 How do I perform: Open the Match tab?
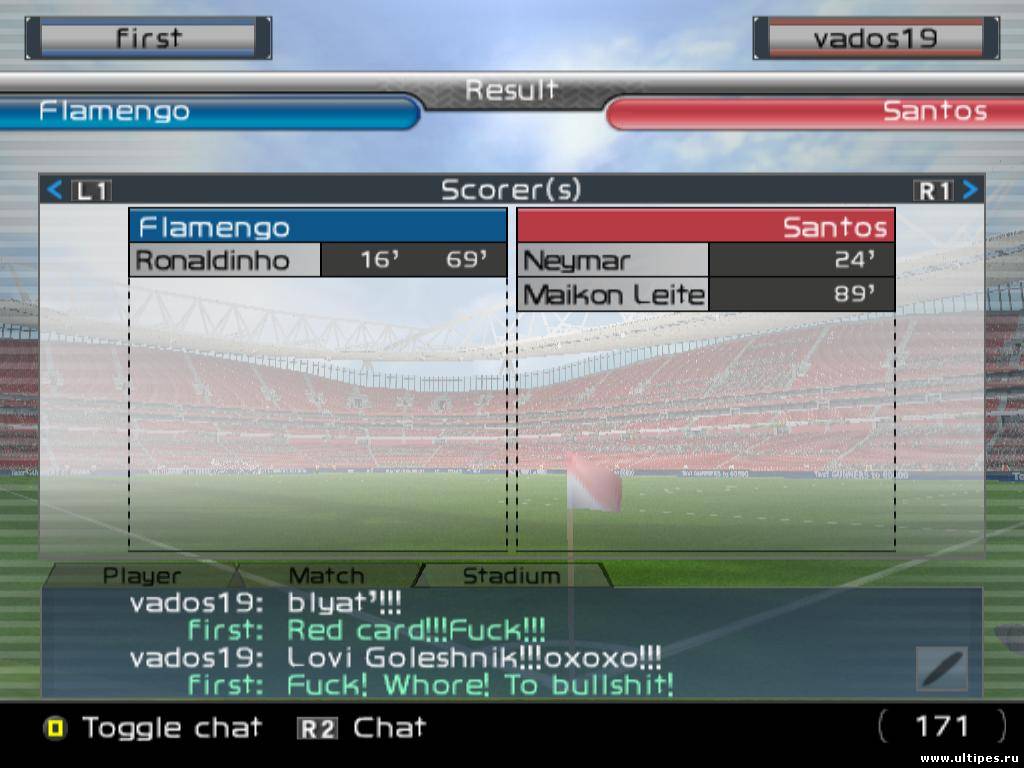tap(326, 576)
